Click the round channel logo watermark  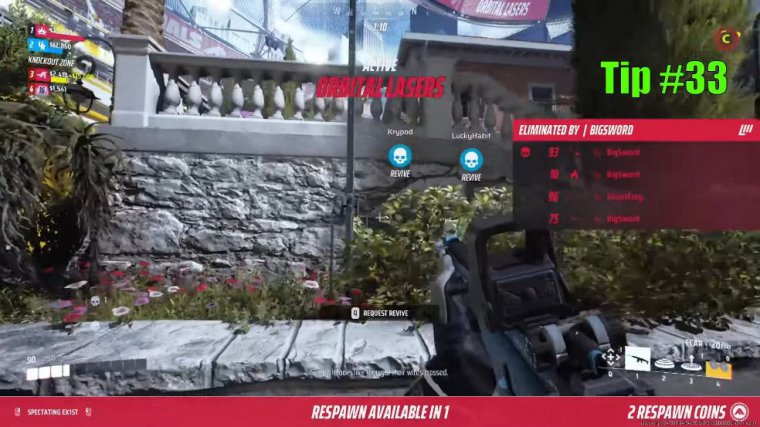point(726,38)
